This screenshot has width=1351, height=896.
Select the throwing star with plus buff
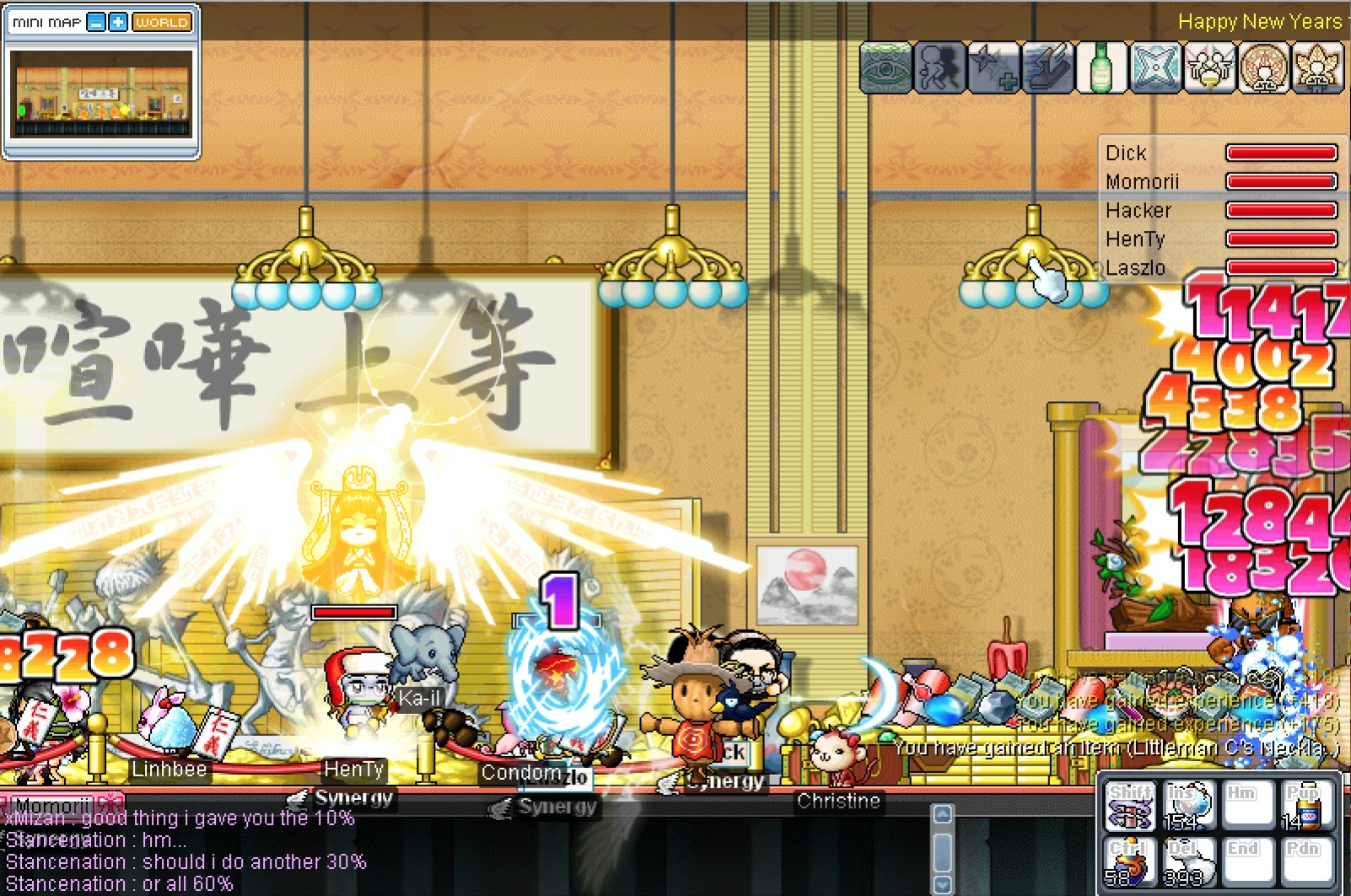pyautogui.click(x=993, y=67)
